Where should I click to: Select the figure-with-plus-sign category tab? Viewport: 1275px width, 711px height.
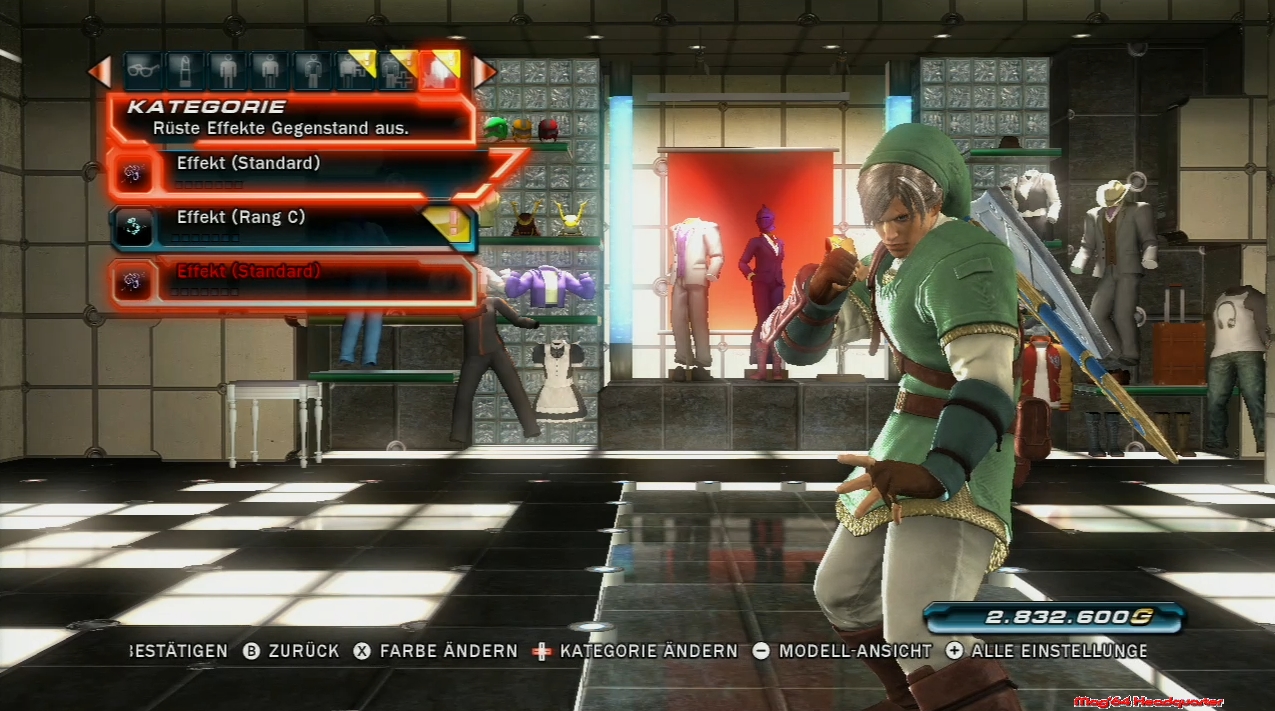(x=397, y=71)
